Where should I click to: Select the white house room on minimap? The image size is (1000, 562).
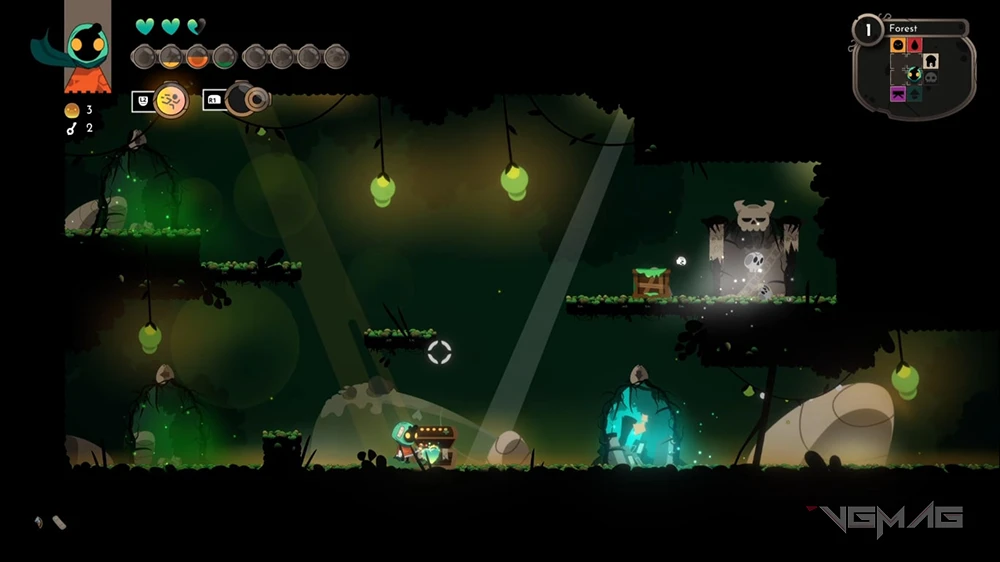click(x=931, y=61)
